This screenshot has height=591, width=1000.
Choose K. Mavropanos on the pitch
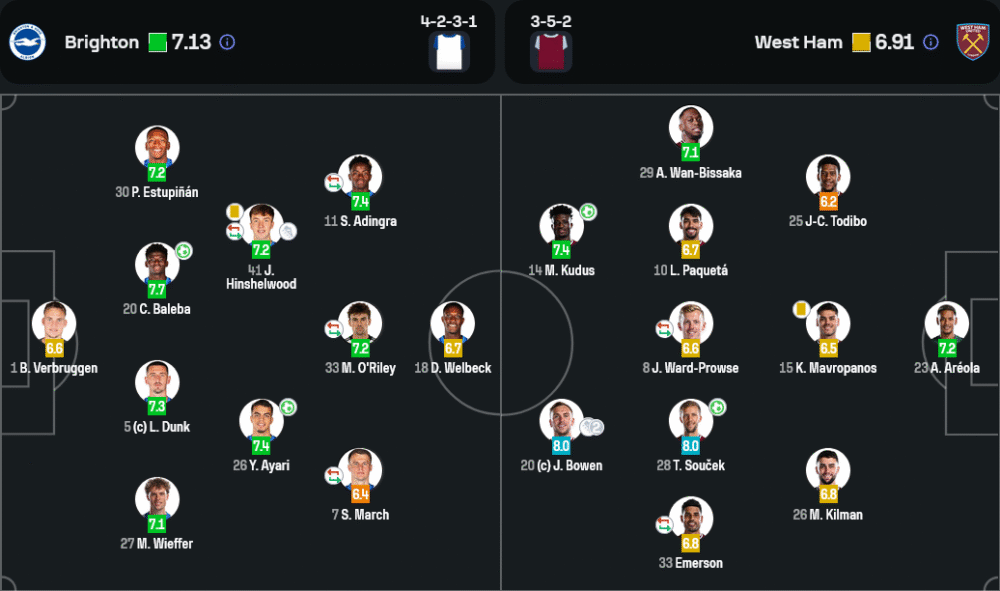click(828, 324)
